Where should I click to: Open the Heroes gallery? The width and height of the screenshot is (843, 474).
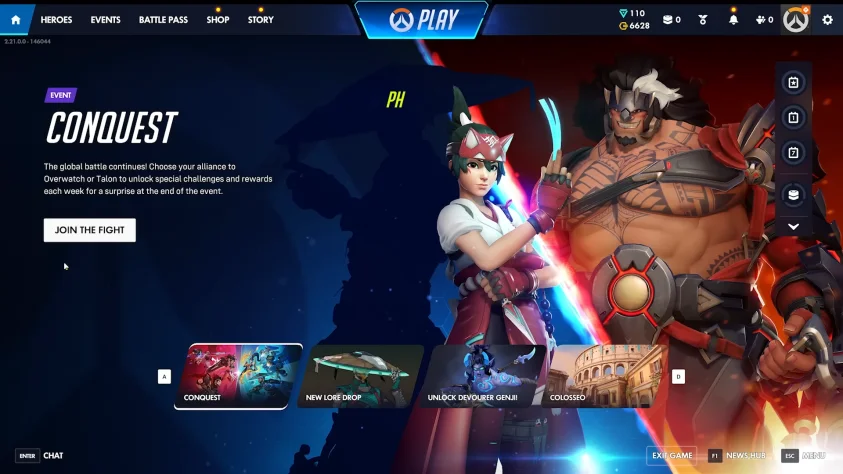click(56, 20)
